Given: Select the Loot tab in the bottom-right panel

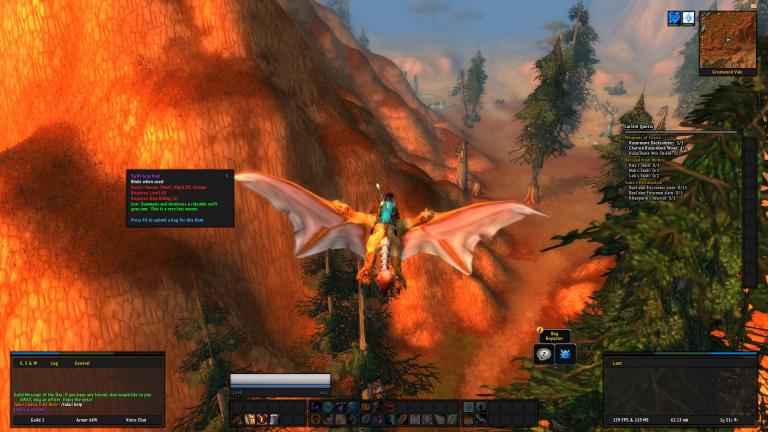Looking at the screenshot, I should click(619, 363).
